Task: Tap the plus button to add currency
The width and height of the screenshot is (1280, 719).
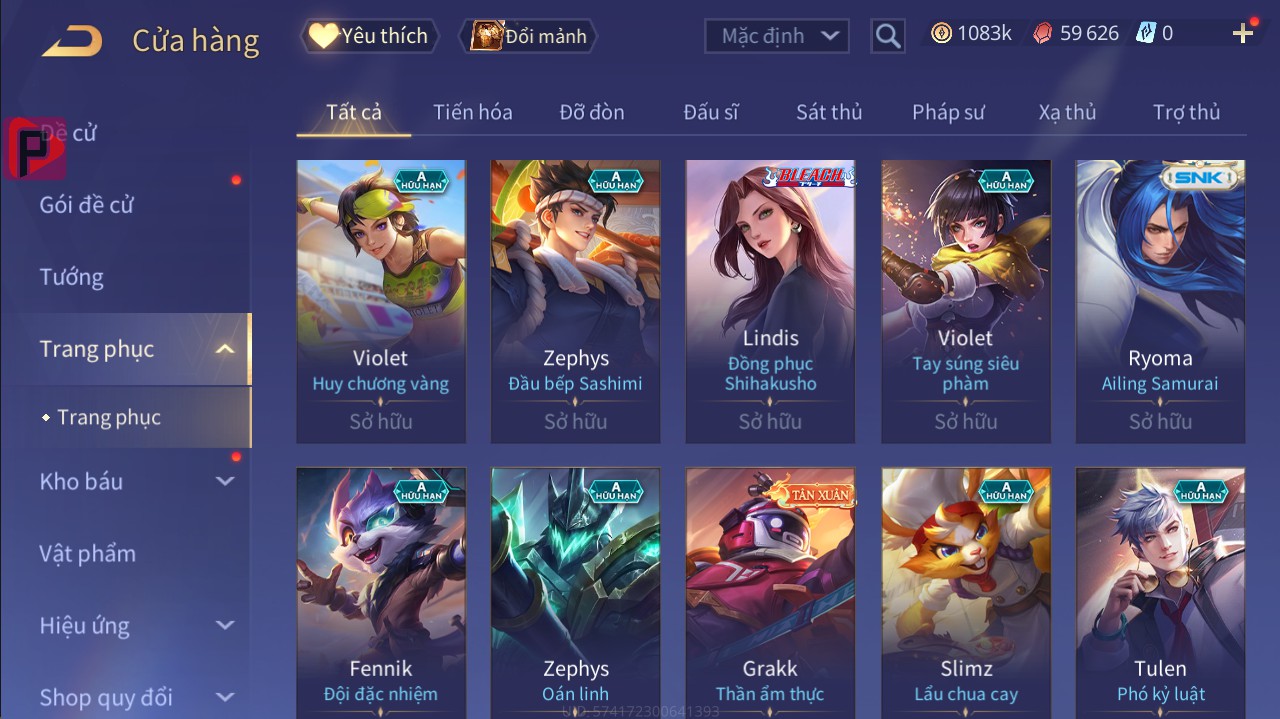Action: coord(1243,34)
